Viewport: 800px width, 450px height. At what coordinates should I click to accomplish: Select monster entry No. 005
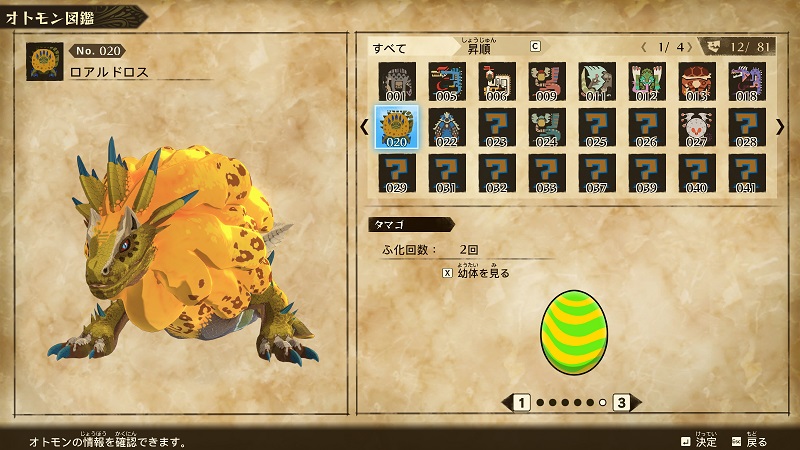point(447,81)
